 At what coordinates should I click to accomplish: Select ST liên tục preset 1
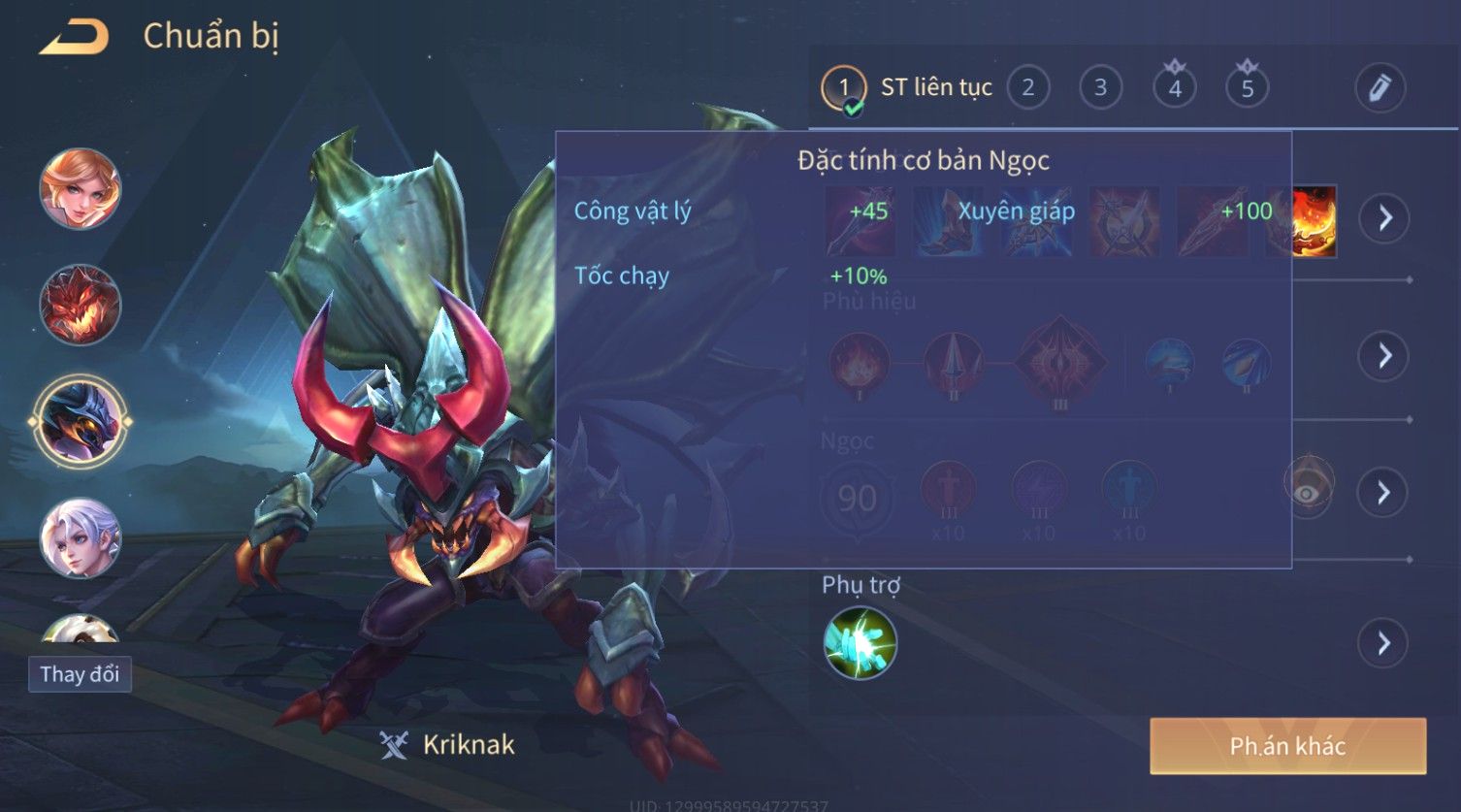(844, 88)
